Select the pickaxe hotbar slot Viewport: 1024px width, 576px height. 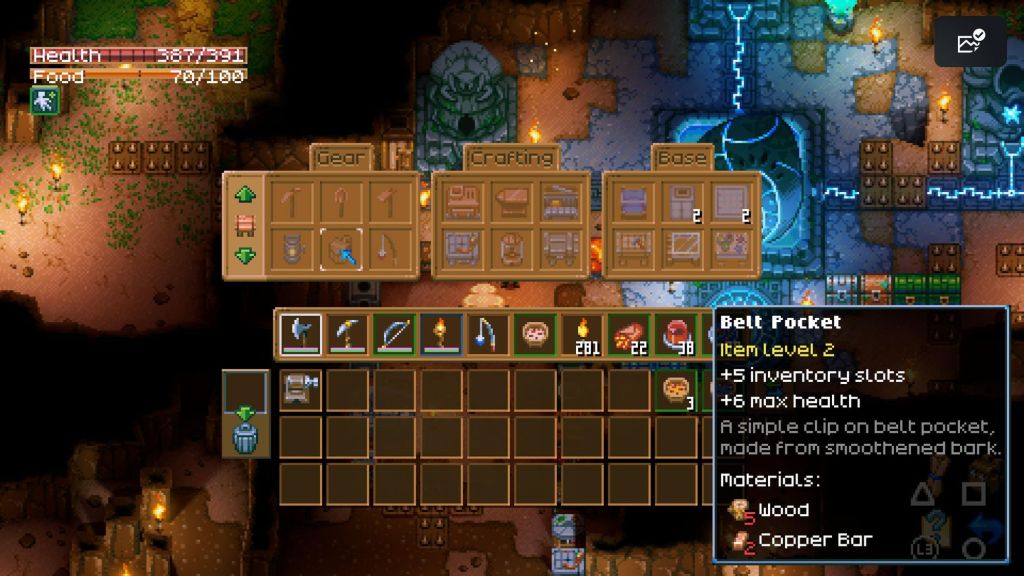(x=346, y=335)
